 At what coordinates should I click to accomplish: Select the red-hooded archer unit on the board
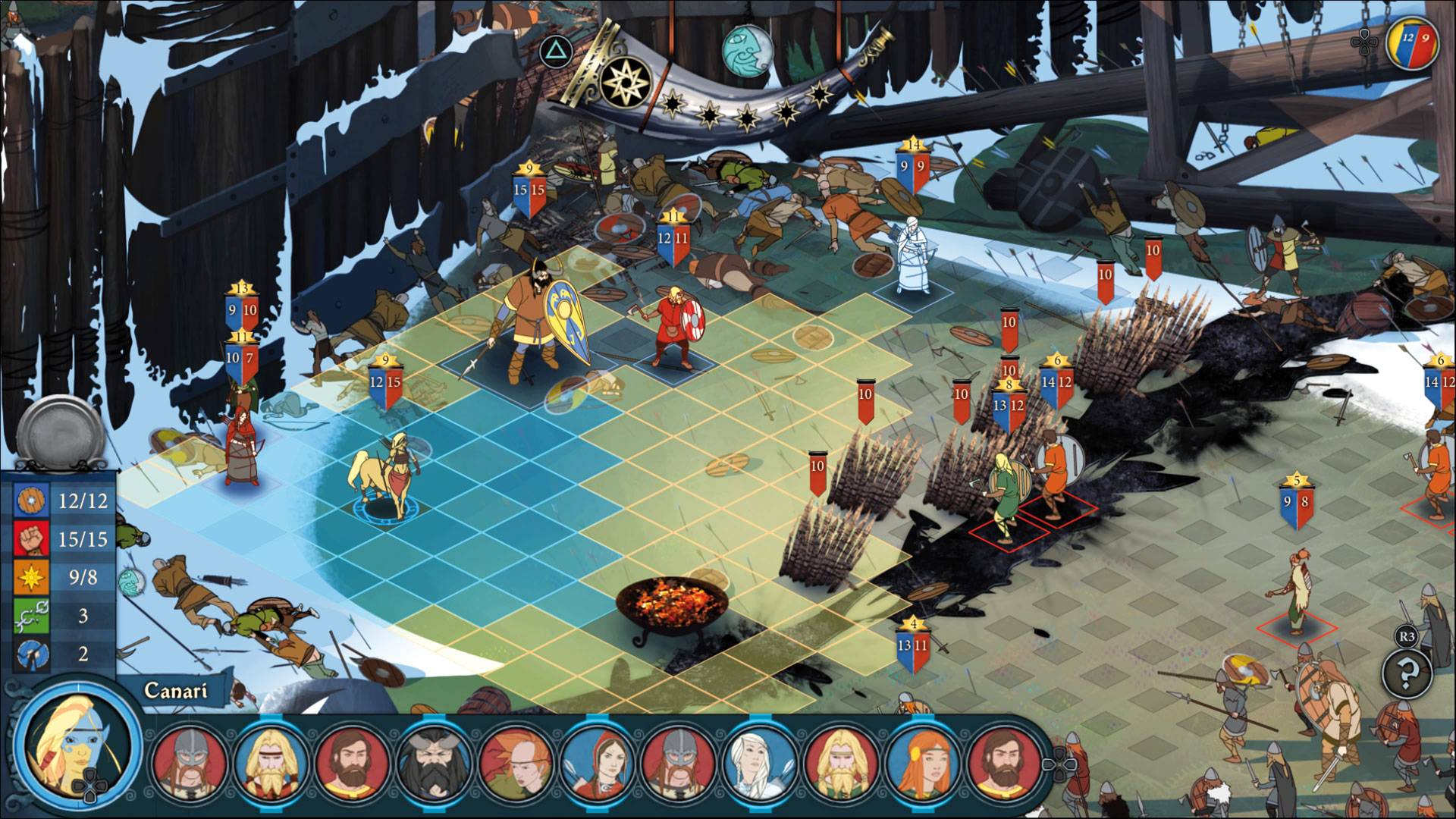tap(241, 447)
